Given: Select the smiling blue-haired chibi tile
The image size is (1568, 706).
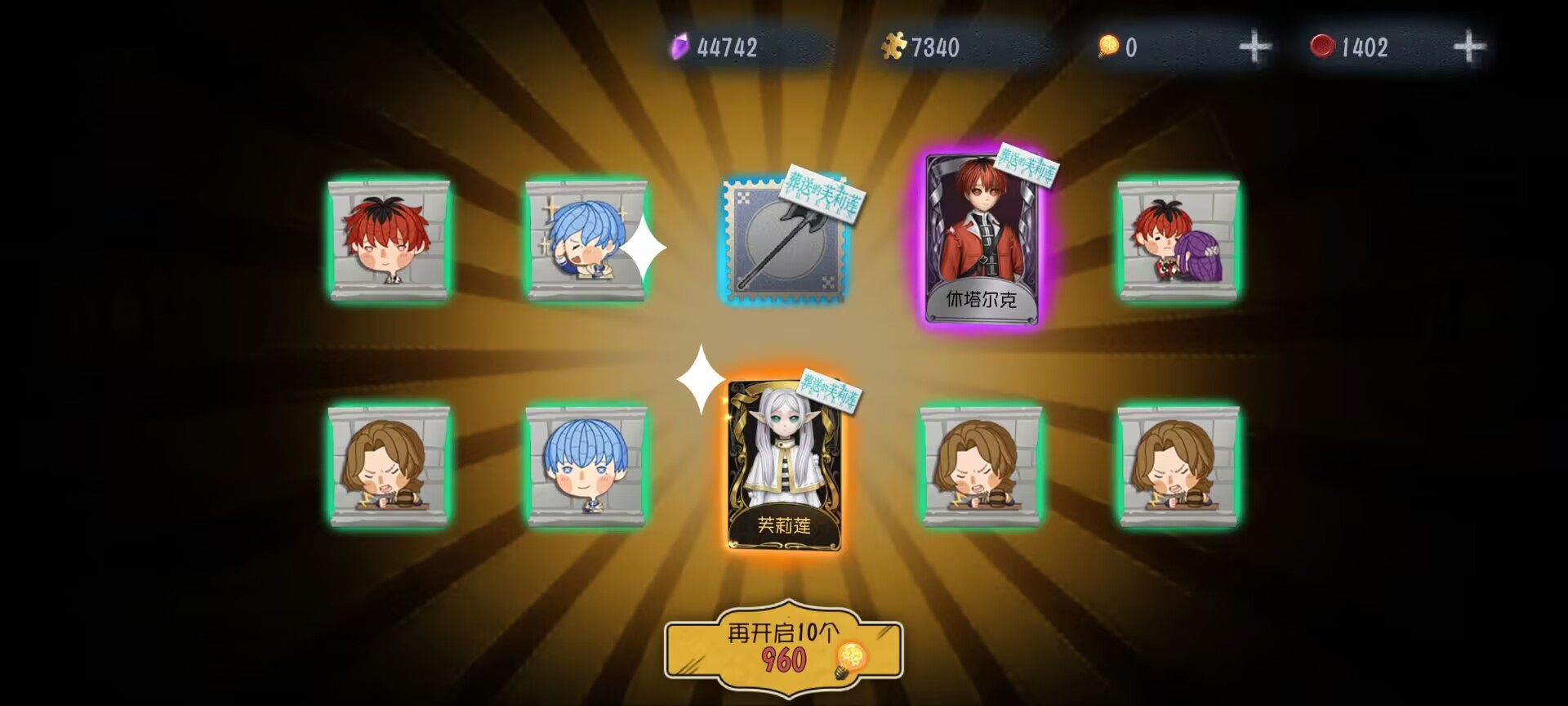Looking at the screenshot, I should (586, 466).
